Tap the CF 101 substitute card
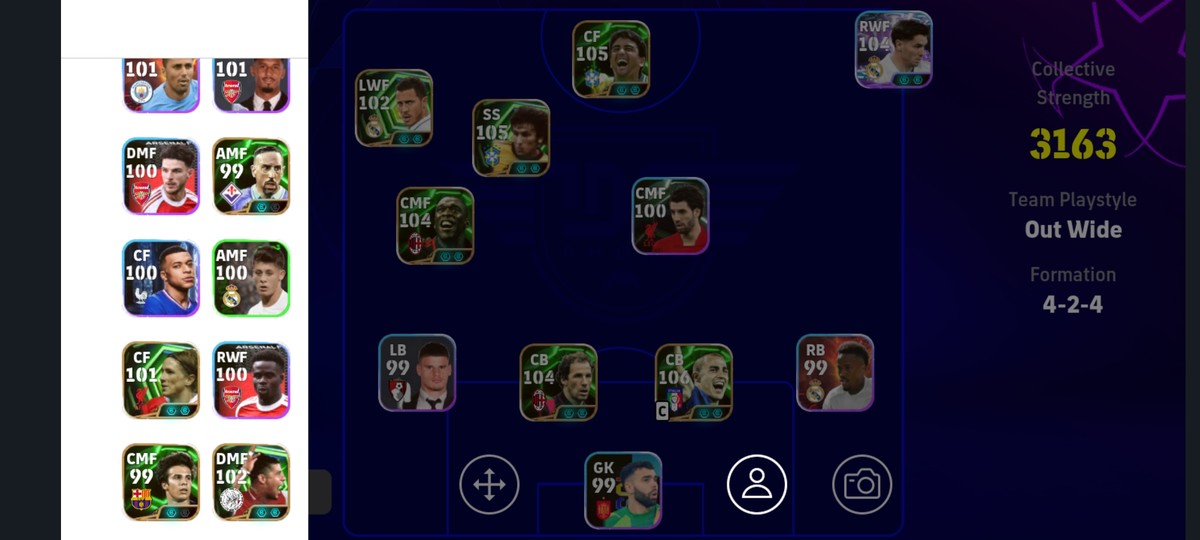 tap(161, 380)
